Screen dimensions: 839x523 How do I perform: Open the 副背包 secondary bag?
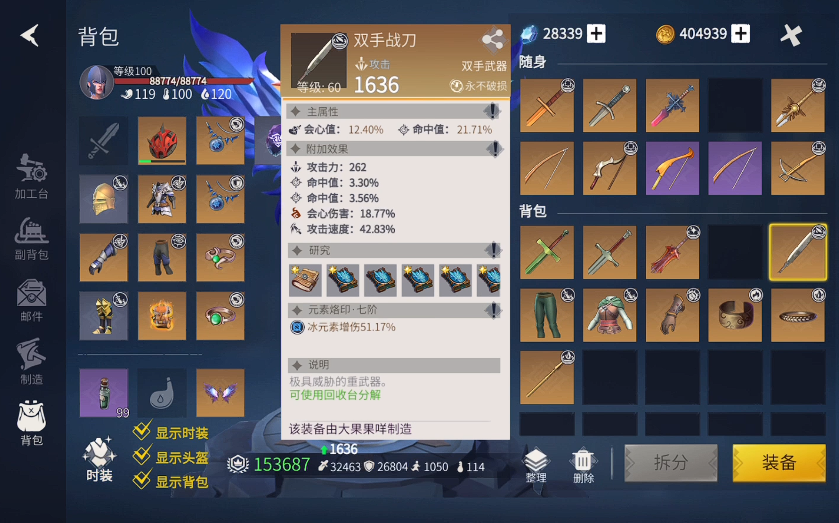point(32,239)
